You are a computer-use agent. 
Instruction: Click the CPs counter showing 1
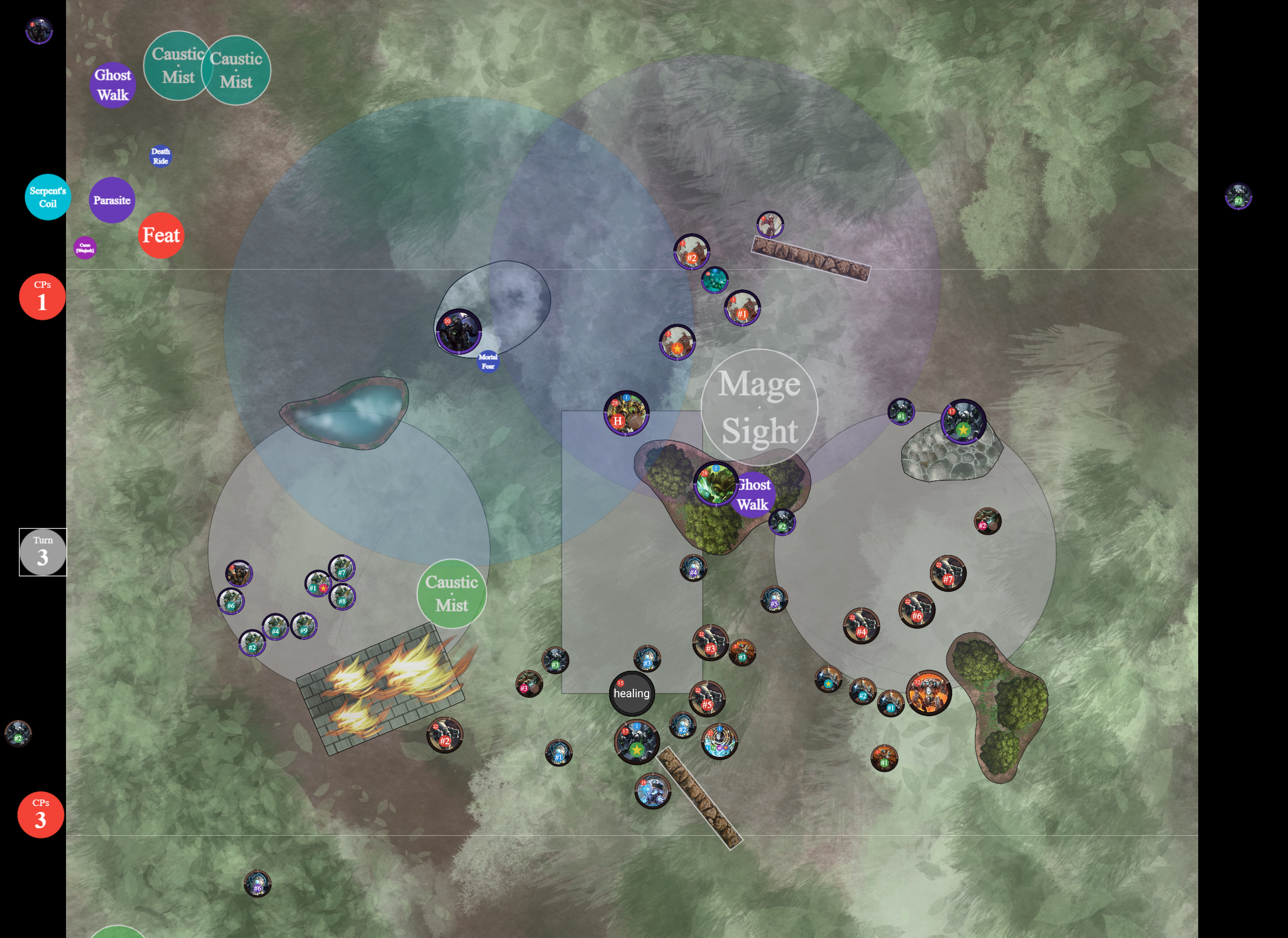[x=42, y=296]
